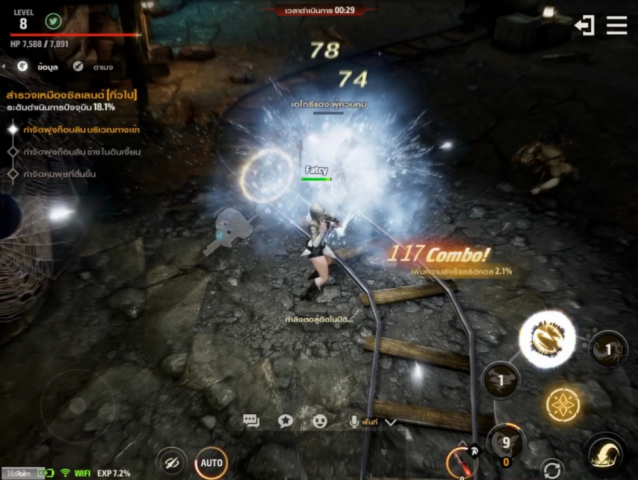
Task: Collapse the quest panel with left arrow
Action: pyautogui.click(x=4, y=66)
